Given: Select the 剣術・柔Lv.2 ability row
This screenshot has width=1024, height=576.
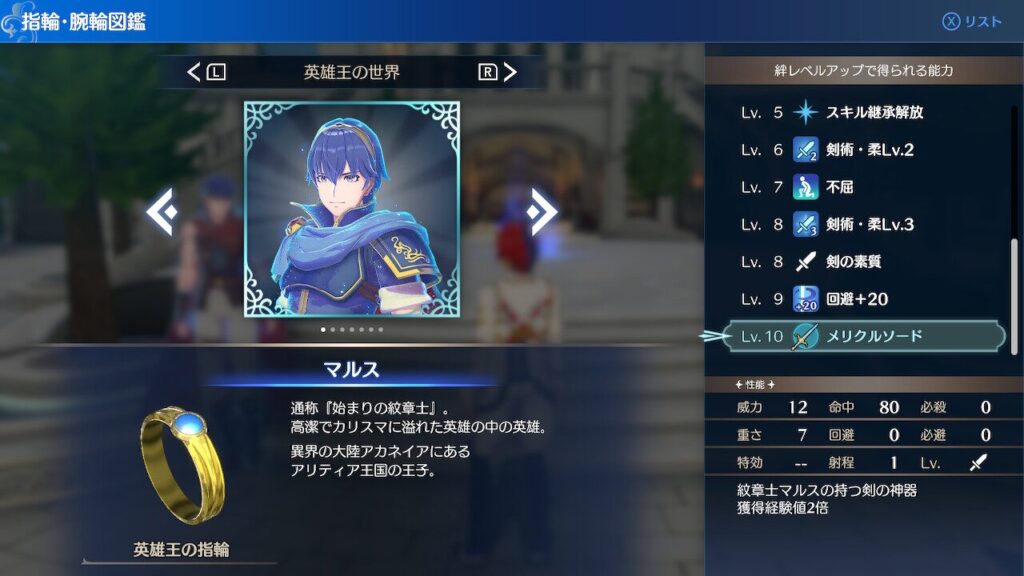Looking at the screenshot, I should click(853, 150).
